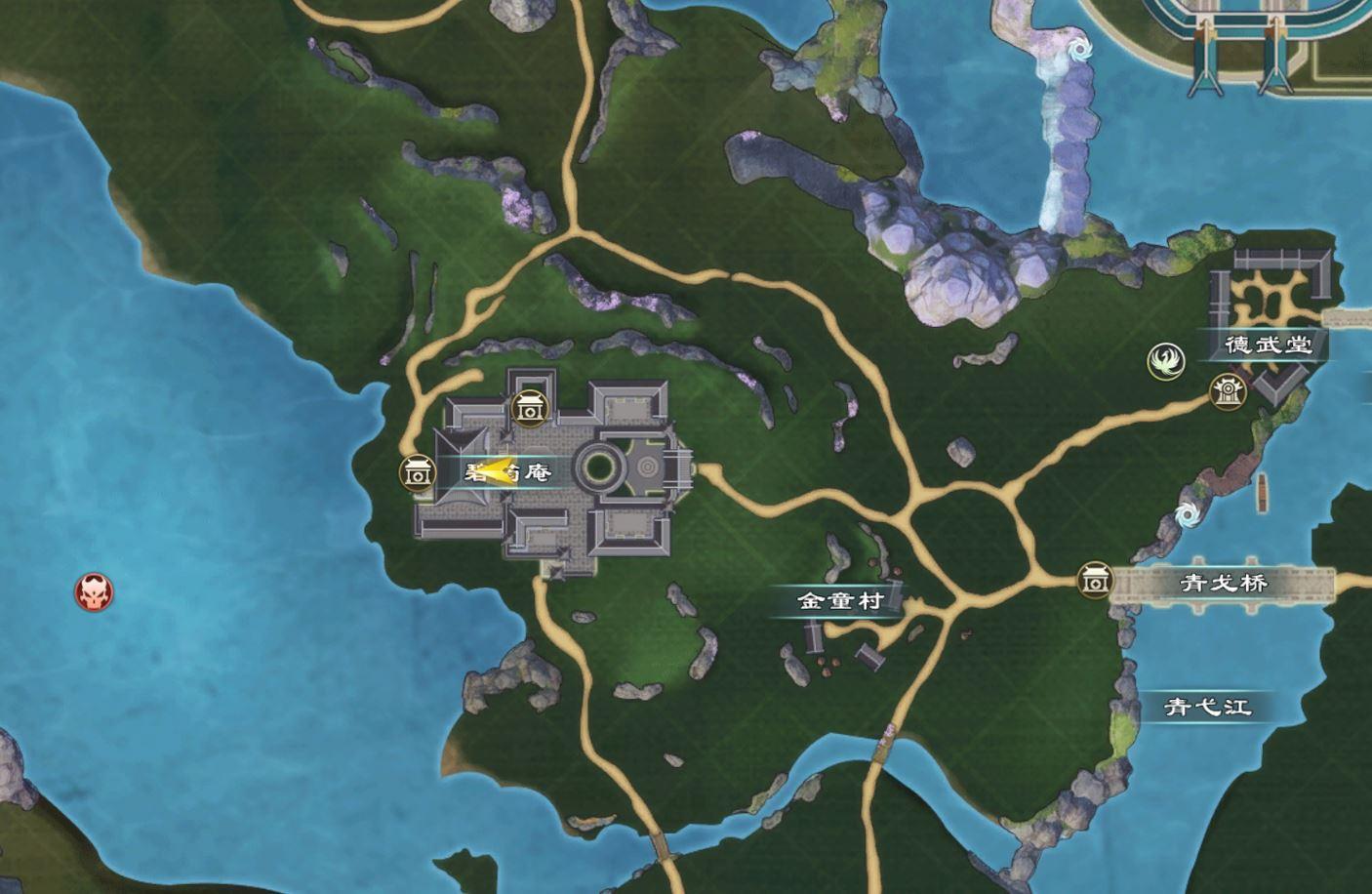
Task: Select the swirl marker atop the waterfall
Action: (x=1079, y=48)
